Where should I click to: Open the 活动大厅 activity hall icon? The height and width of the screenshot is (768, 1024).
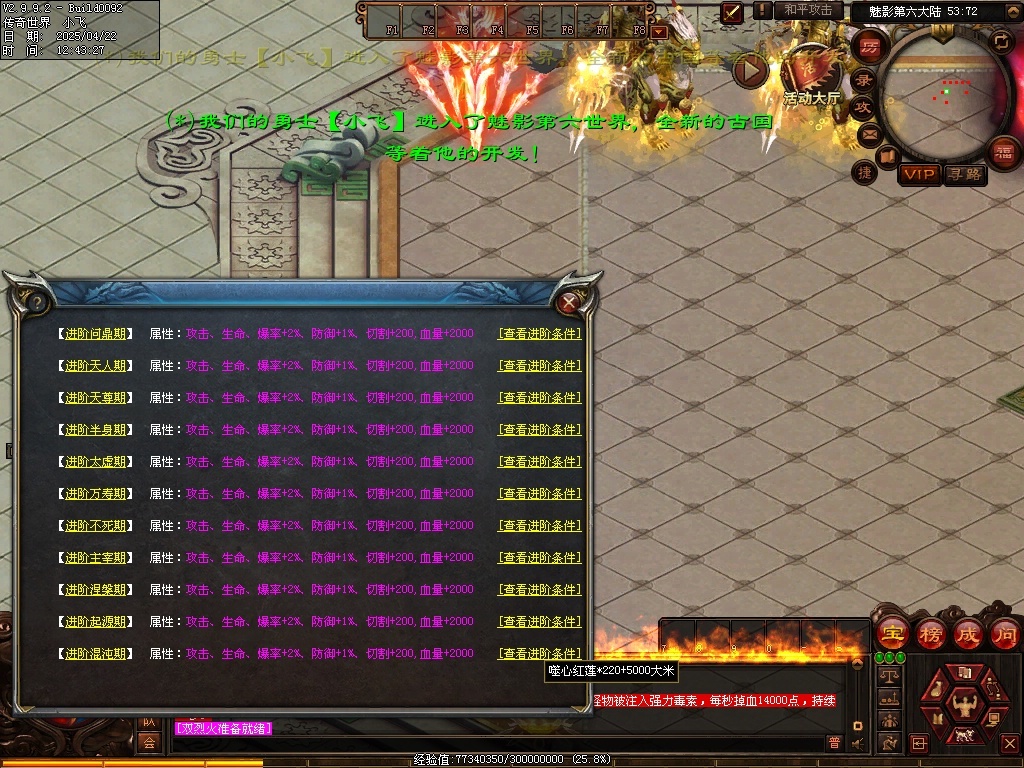point(810,70)
